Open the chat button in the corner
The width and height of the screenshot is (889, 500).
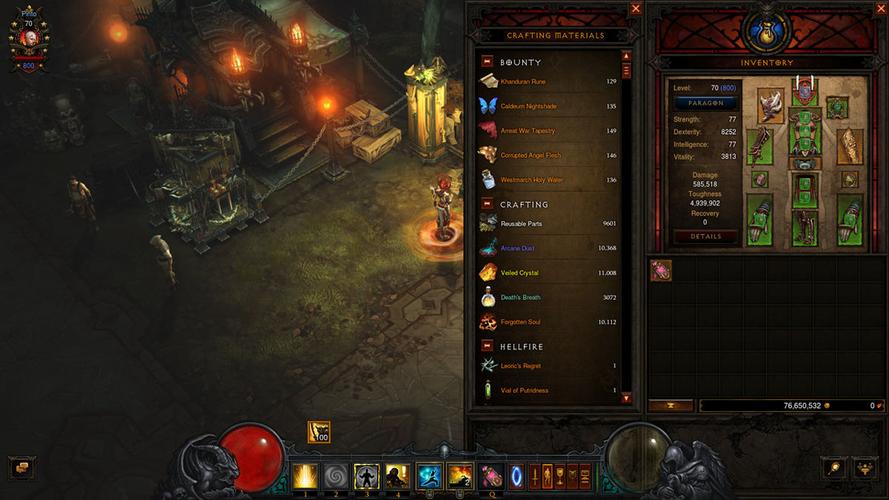(x=19, y=467)
